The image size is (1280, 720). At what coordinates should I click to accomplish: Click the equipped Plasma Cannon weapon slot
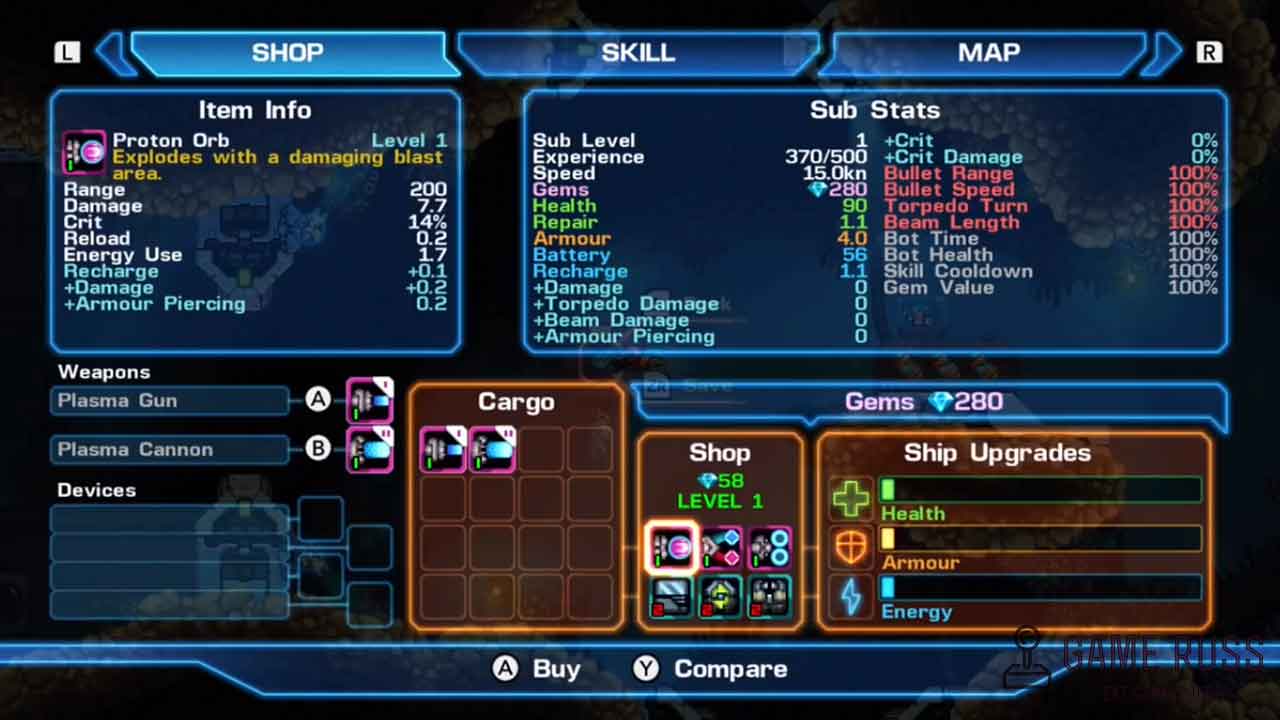click(370, 449)
